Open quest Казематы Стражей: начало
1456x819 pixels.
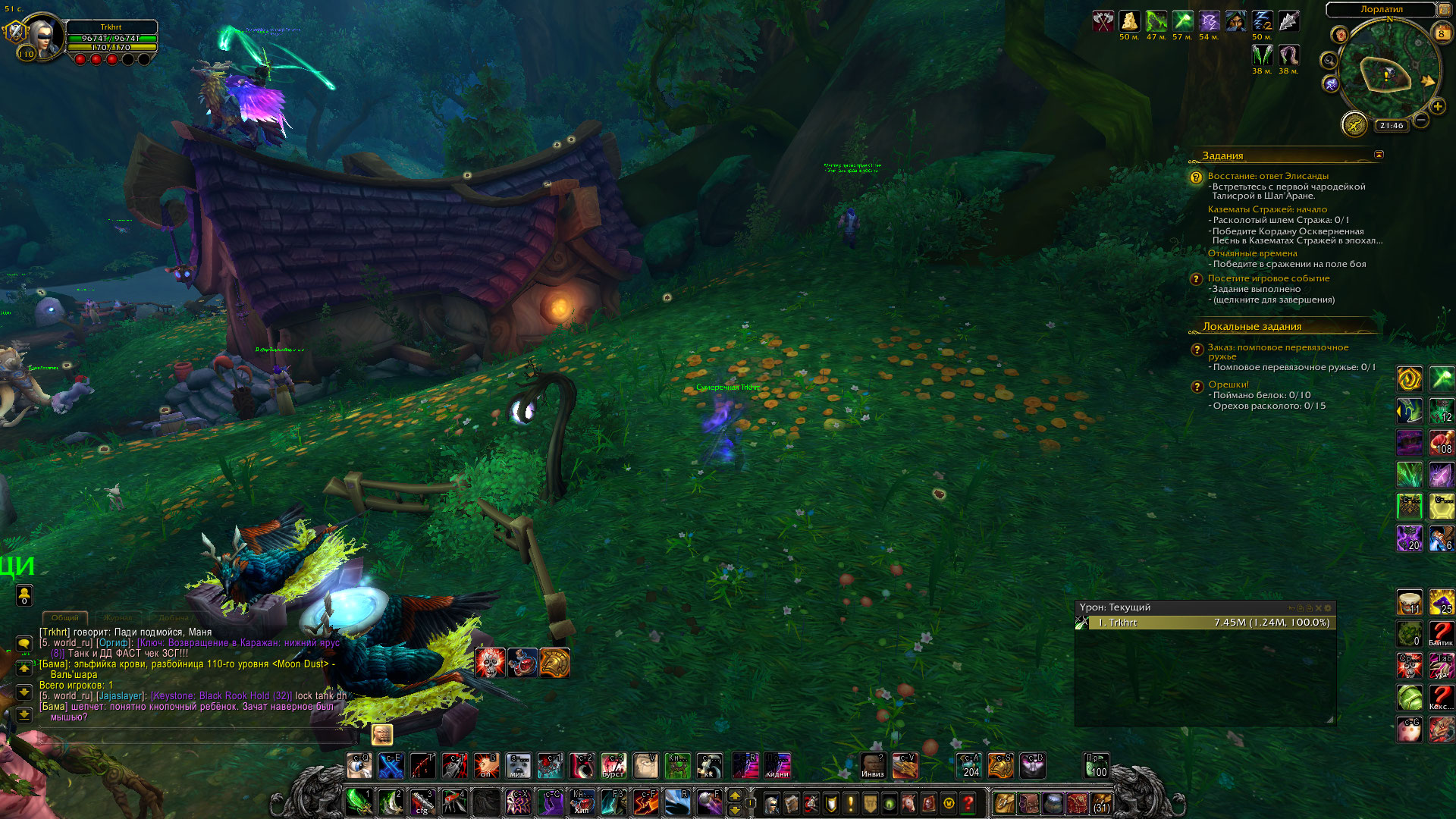pyautogui.click(x=1267, y=209)
